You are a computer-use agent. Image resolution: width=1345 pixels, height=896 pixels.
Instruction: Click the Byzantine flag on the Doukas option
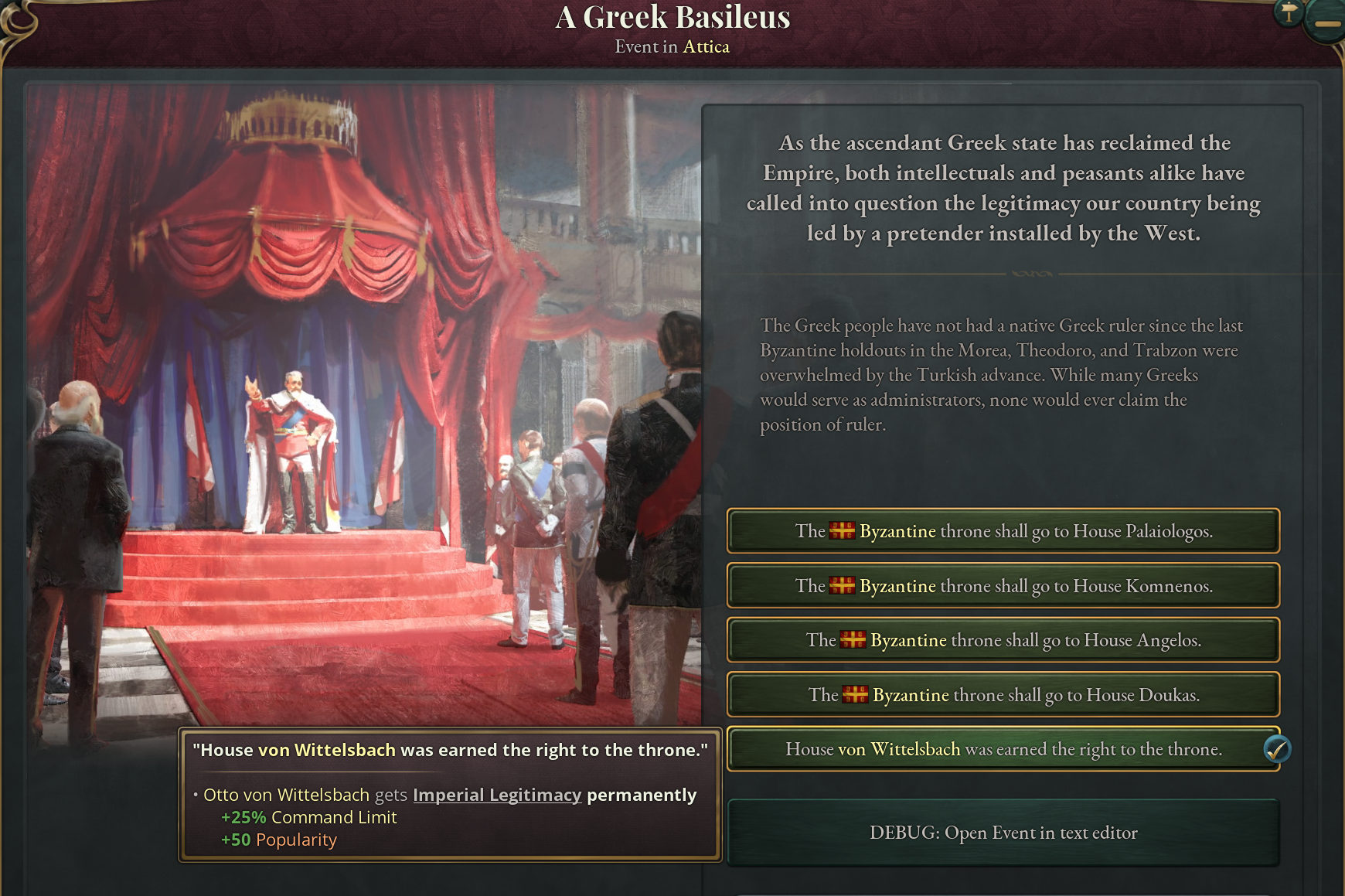coord(856,694)
